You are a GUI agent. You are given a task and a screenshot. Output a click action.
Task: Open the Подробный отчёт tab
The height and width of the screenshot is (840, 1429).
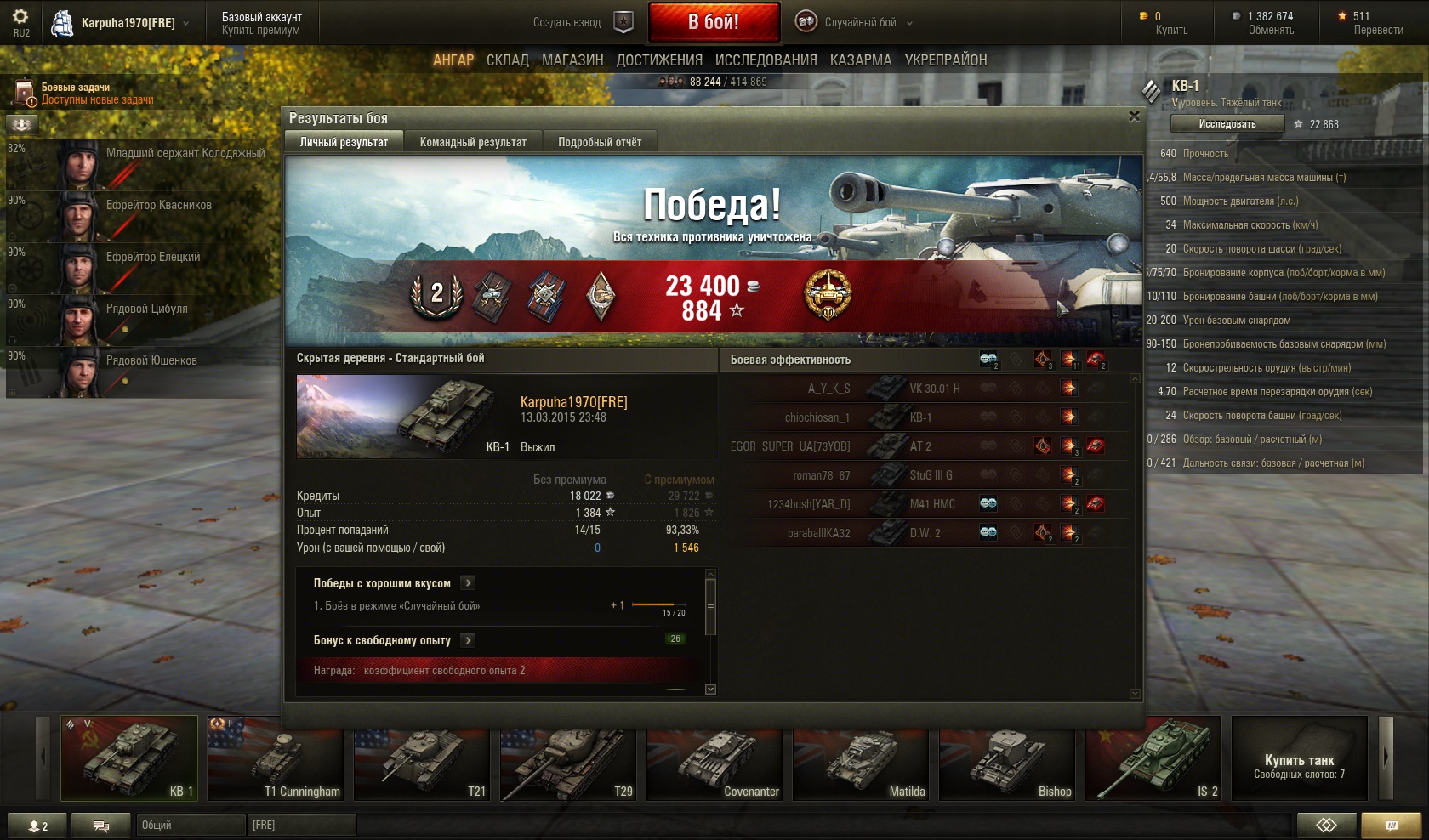(x=600, y=142)
